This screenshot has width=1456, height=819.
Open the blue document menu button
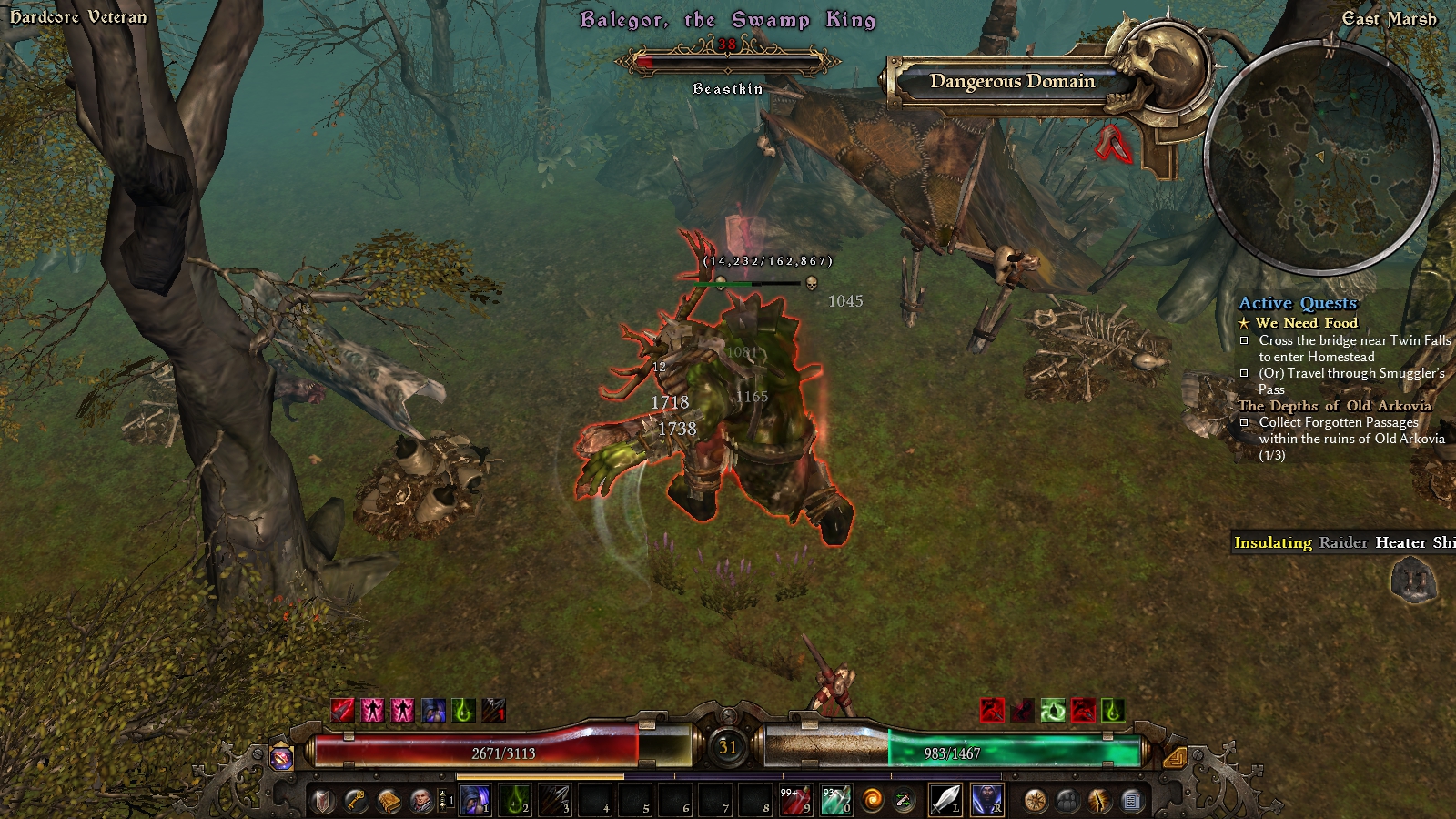point(1131,801)
